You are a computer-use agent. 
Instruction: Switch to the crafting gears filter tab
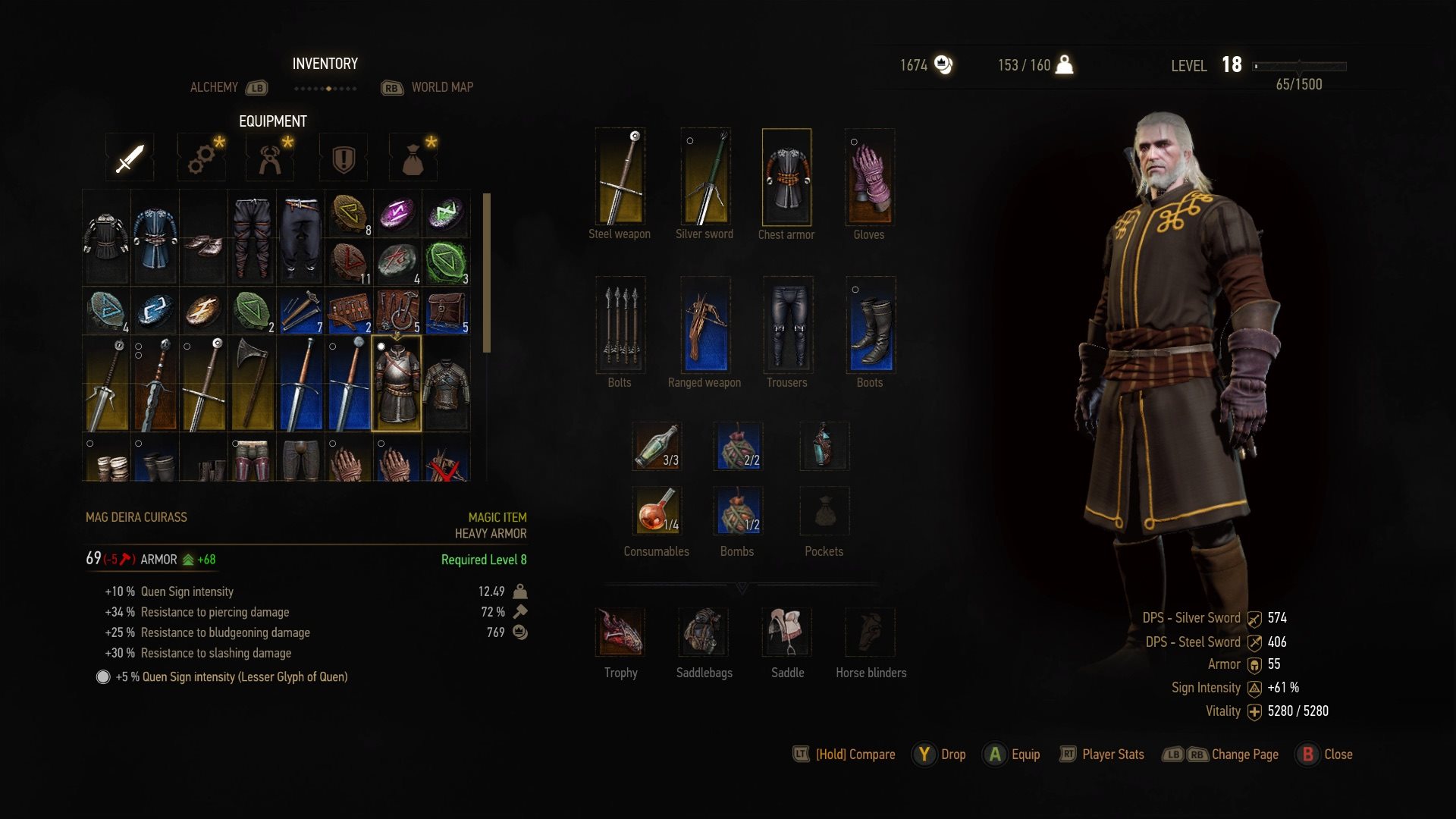coord(202,158)
